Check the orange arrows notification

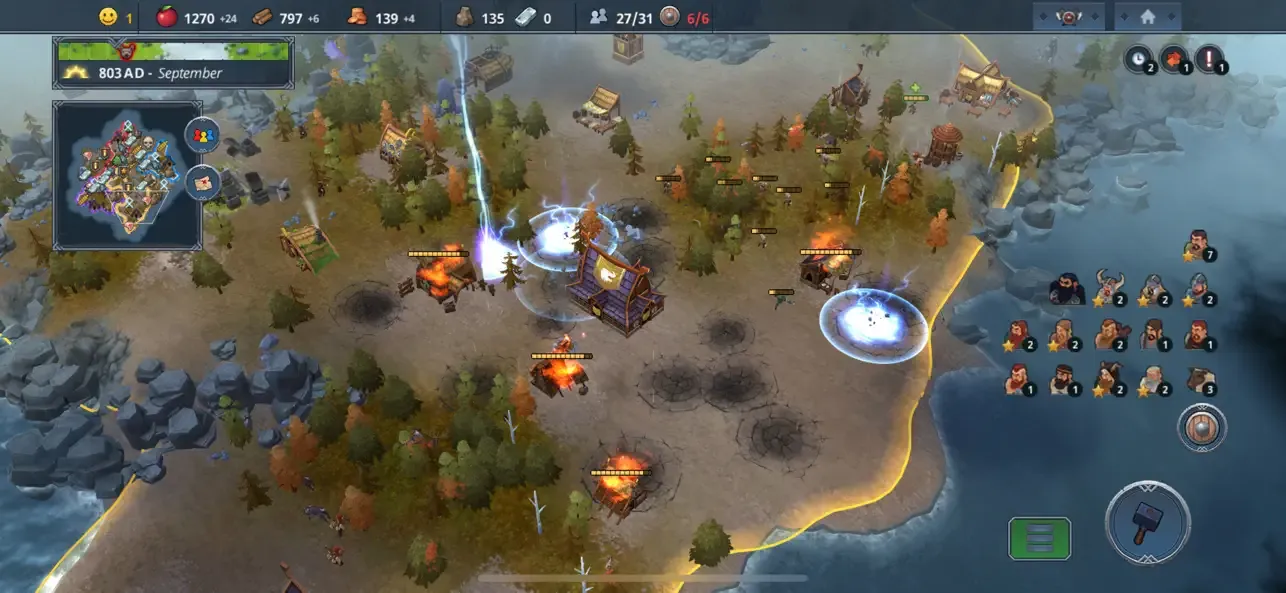(x=1173, y=58)
